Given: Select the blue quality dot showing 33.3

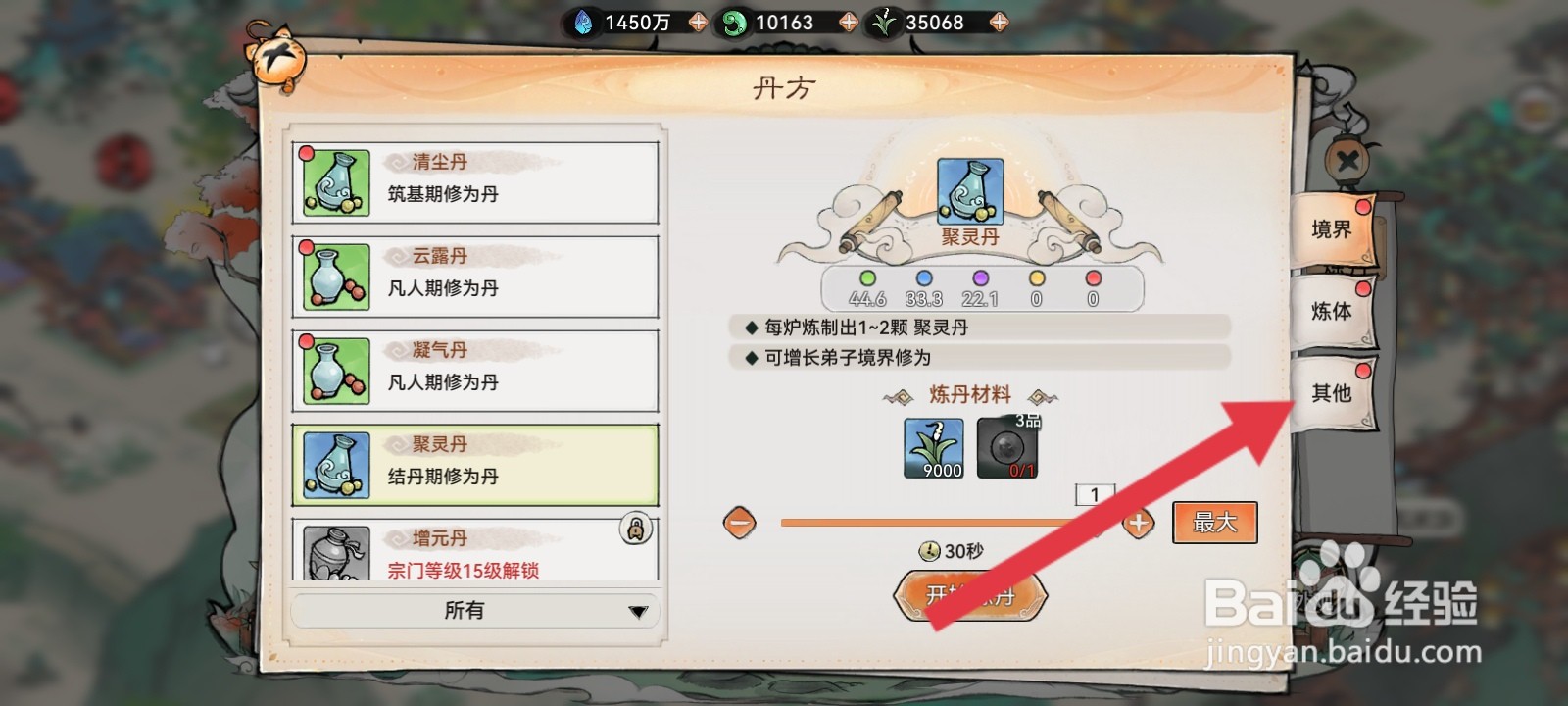Looking at the screenshot, I should 925,278.
